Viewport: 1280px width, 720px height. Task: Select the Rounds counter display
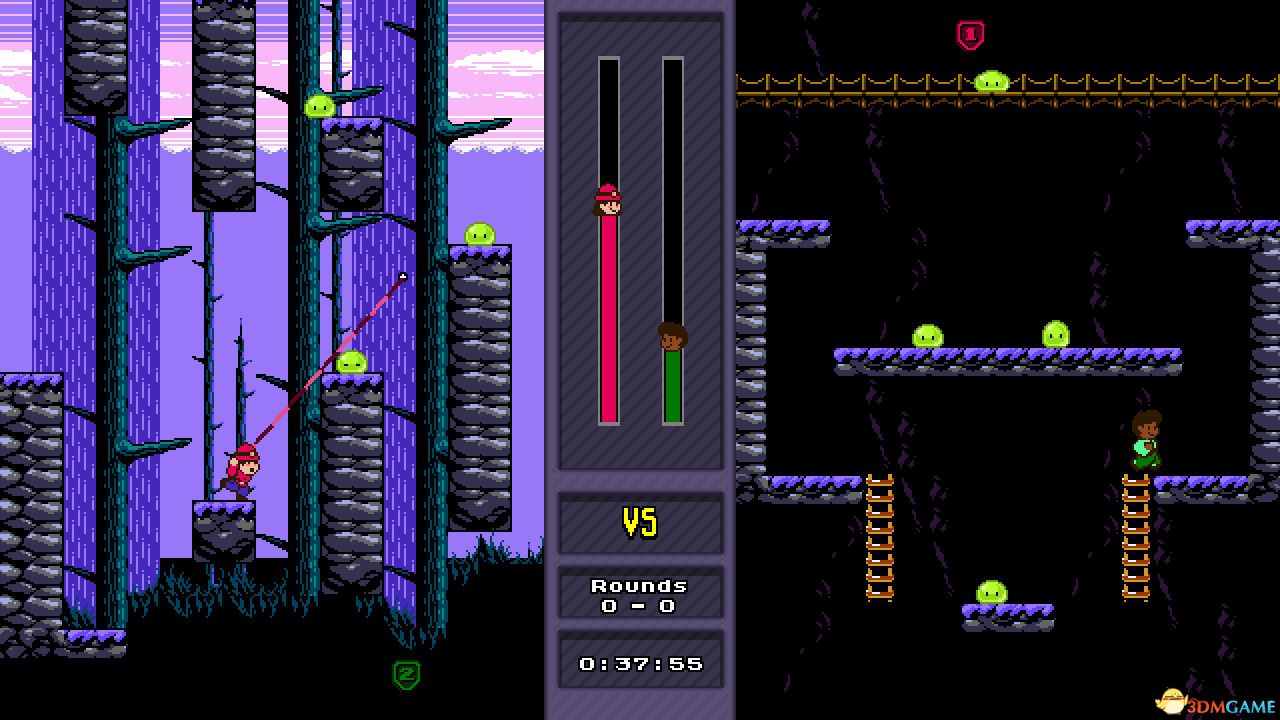641,594
